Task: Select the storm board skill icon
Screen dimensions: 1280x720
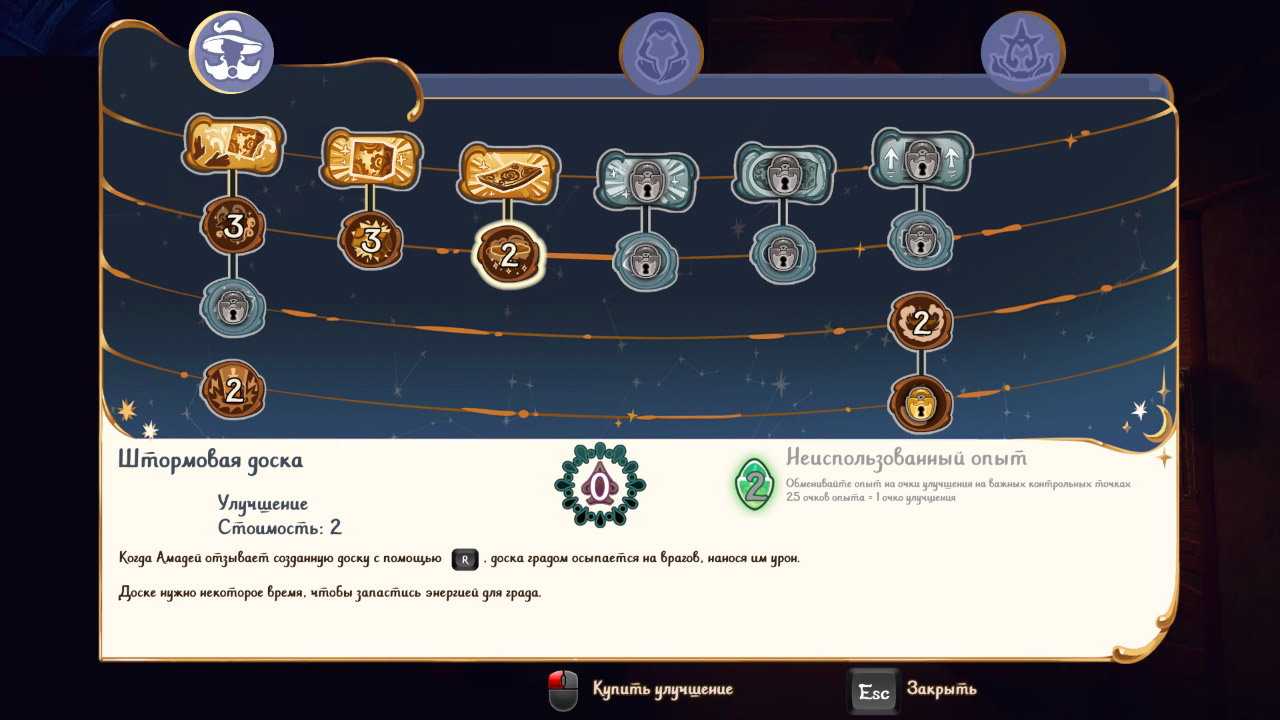Action: 507,172
